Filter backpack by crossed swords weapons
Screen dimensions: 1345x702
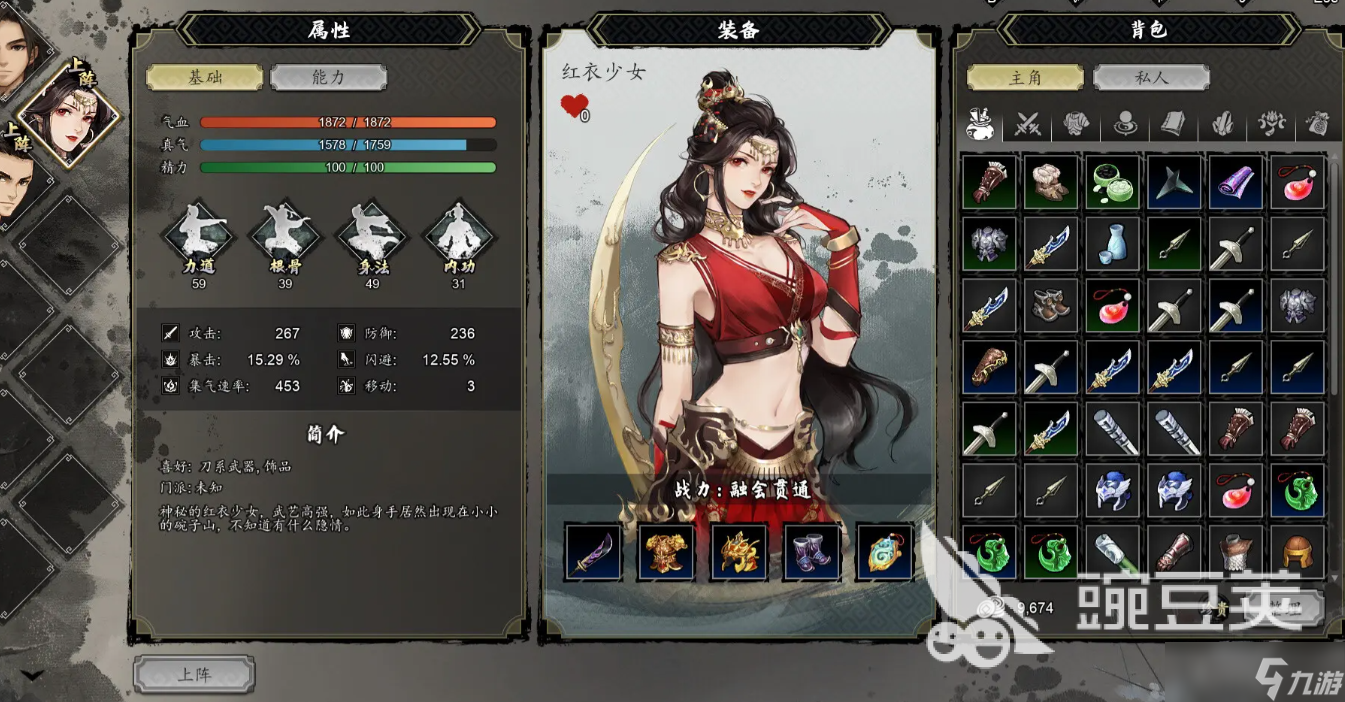coord(1028,124)
